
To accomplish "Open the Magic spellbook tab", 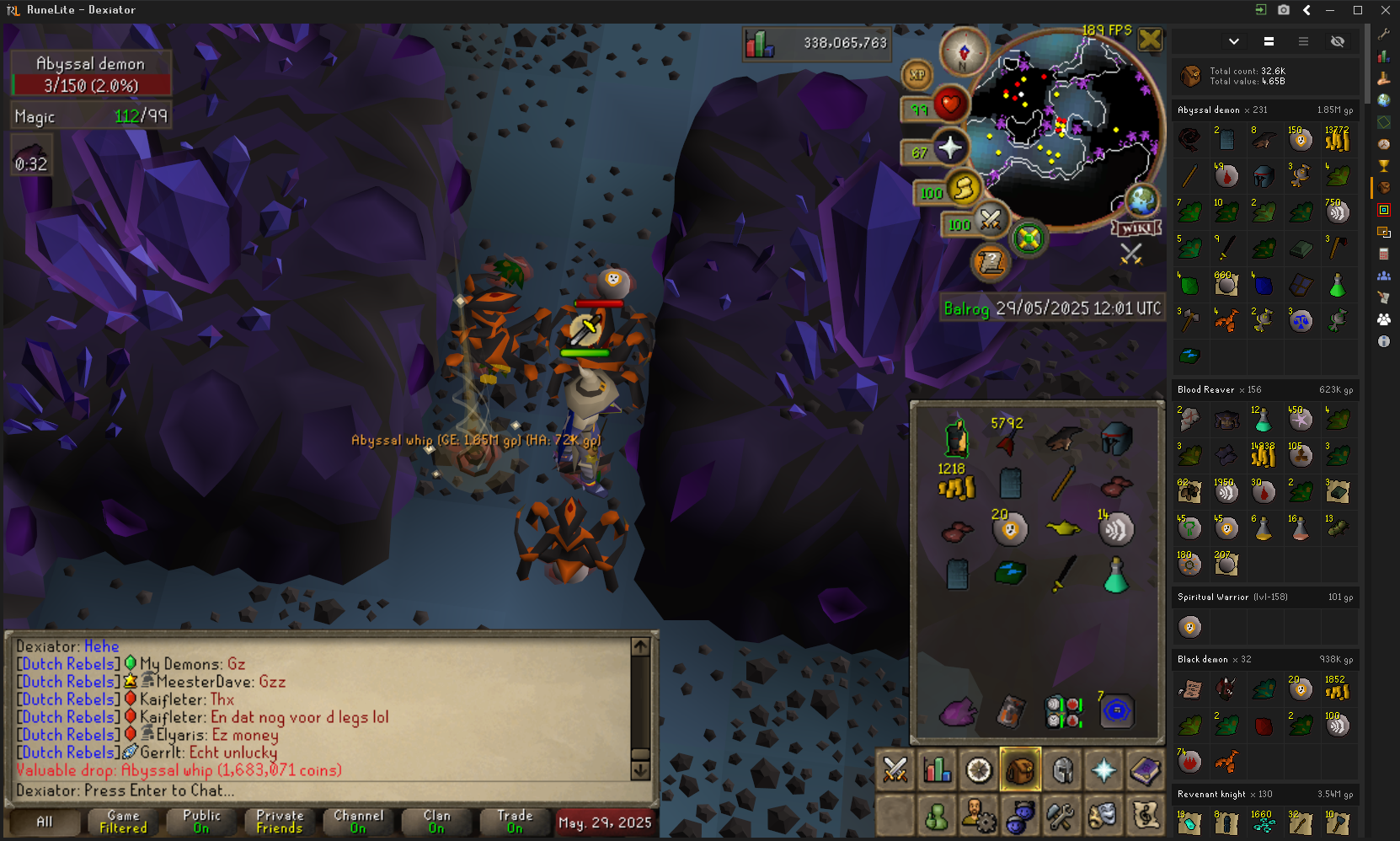I will (1145, 769).
